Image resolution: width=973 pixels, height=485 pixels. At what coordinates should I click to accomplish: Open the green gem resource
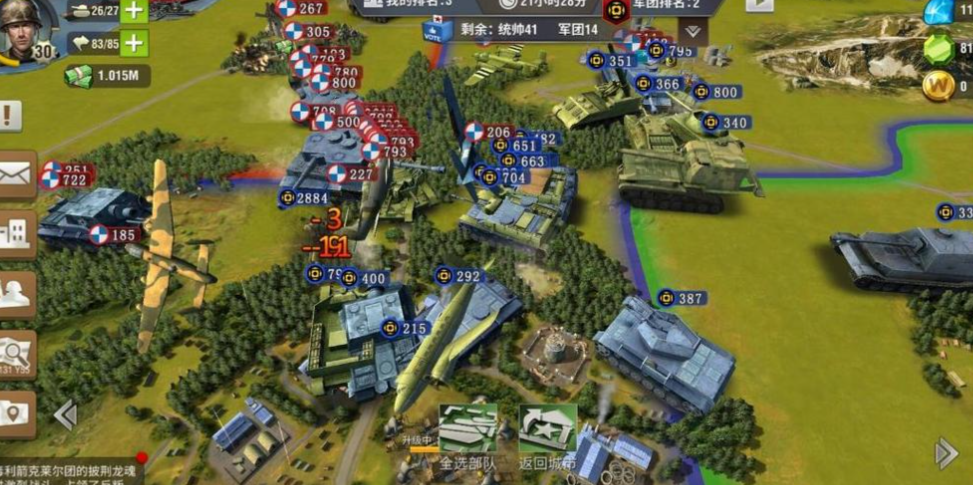[x=938, y=48]
